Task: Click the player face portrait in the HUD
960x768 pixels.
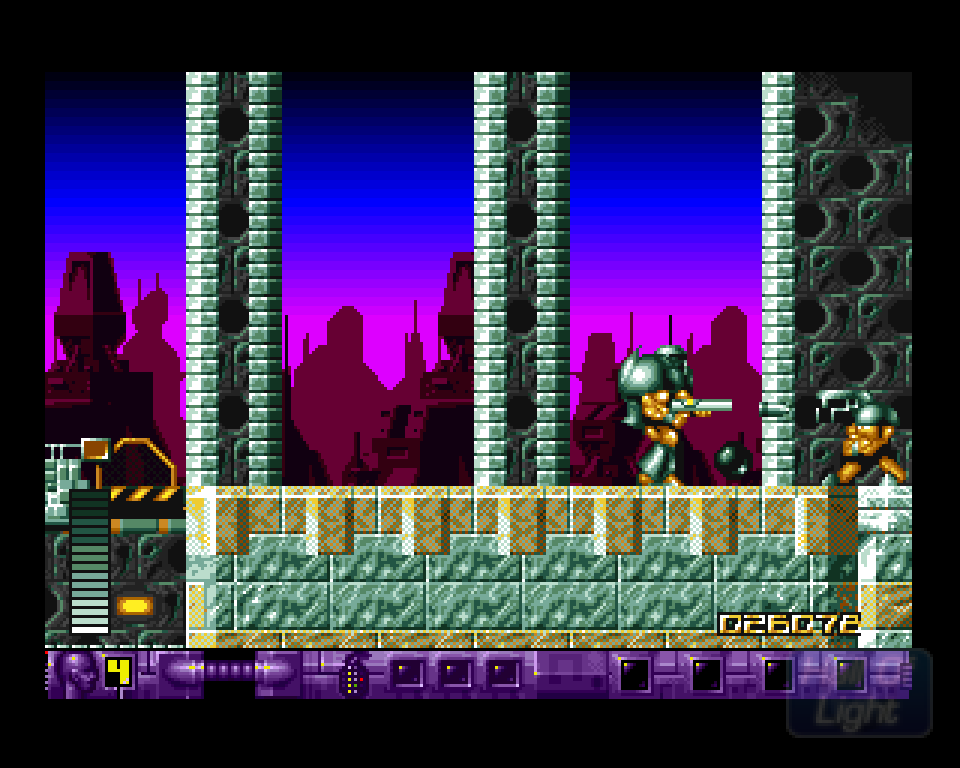Action: [x=77, y=672]
